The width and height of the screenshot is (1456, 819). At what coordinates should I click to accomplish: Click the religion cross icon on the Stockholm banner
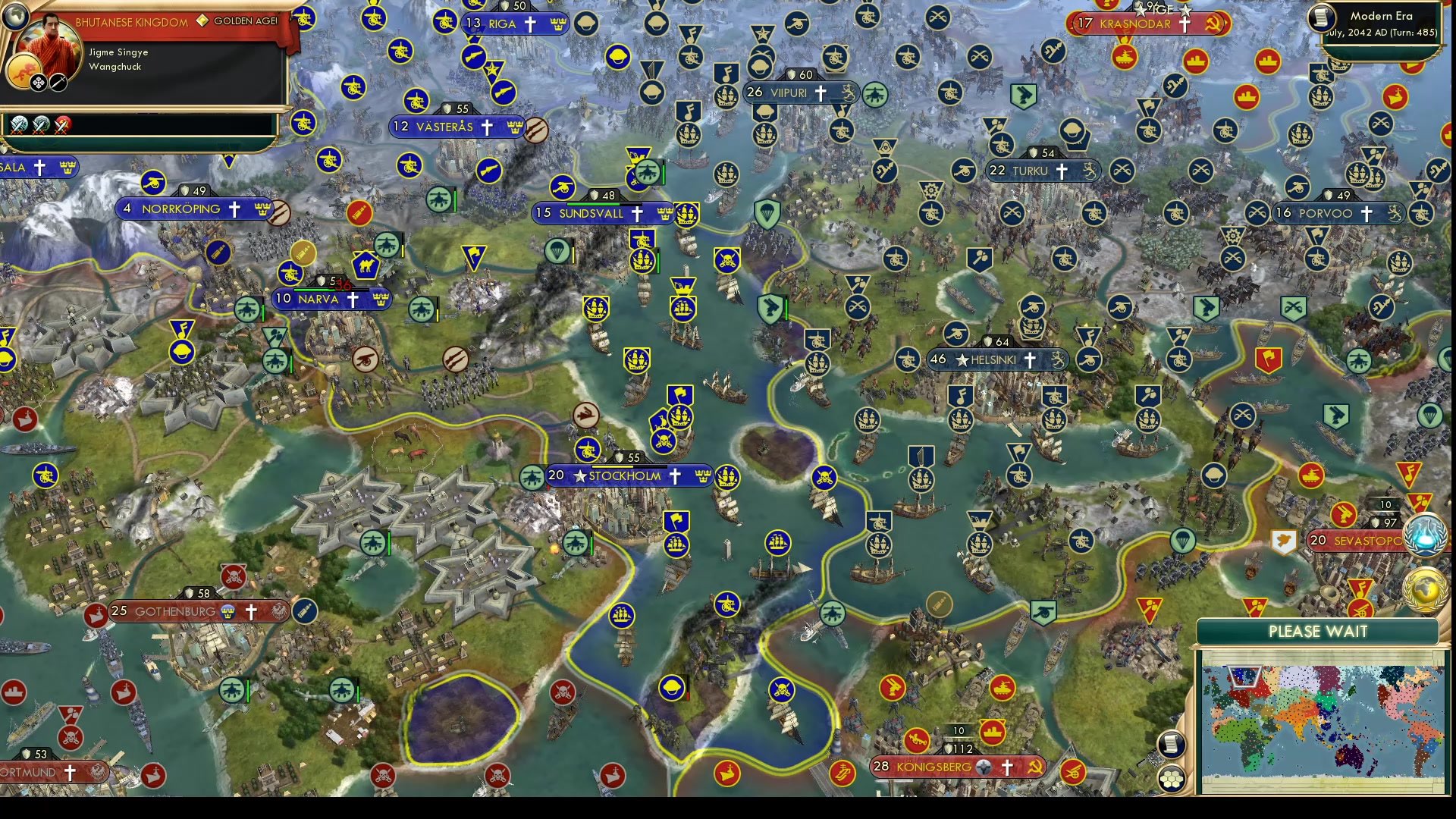tap(673, 476)
